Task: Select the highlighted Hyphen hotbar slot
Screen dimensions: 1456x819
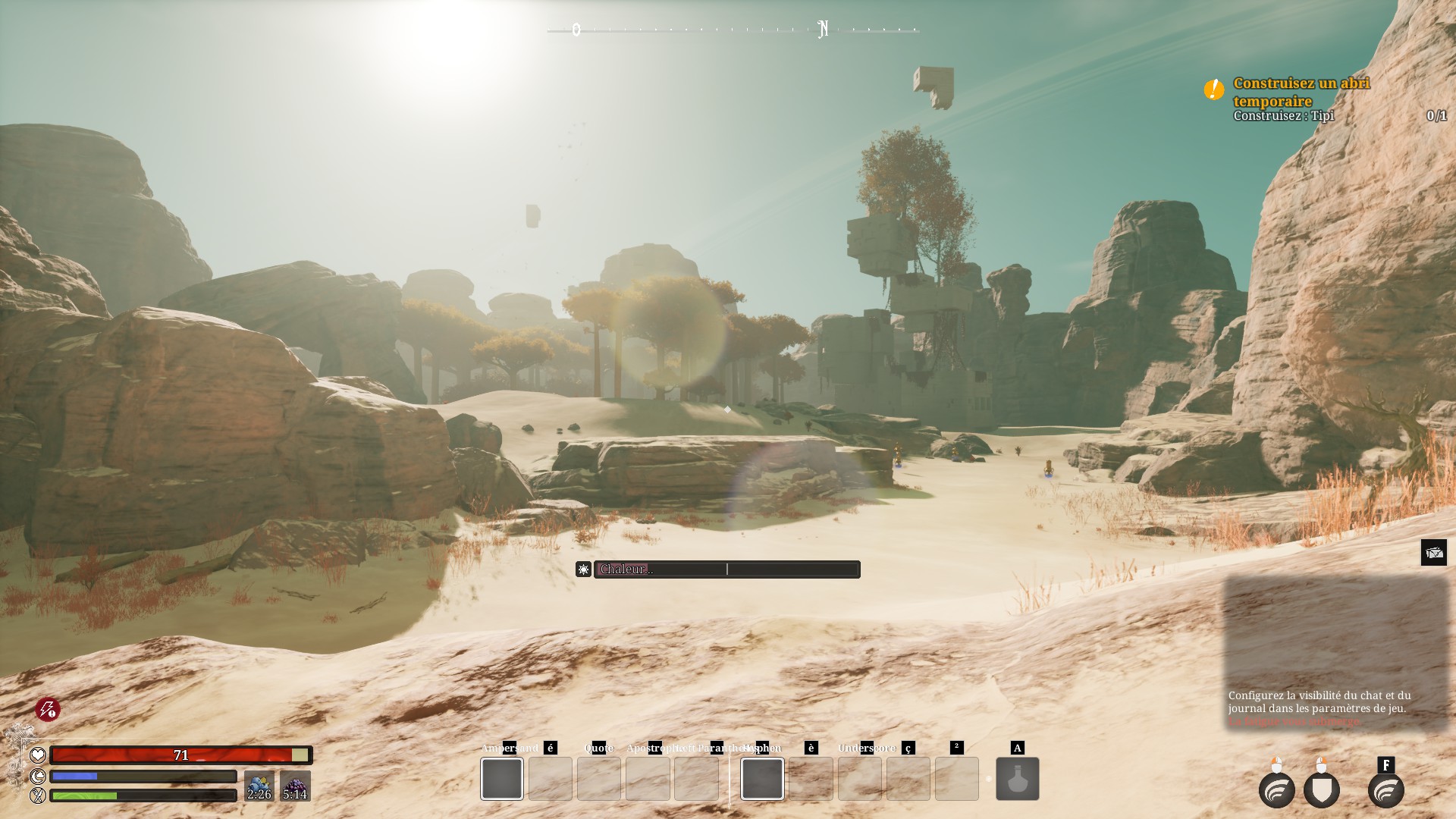Action: [x=762, y=779]
